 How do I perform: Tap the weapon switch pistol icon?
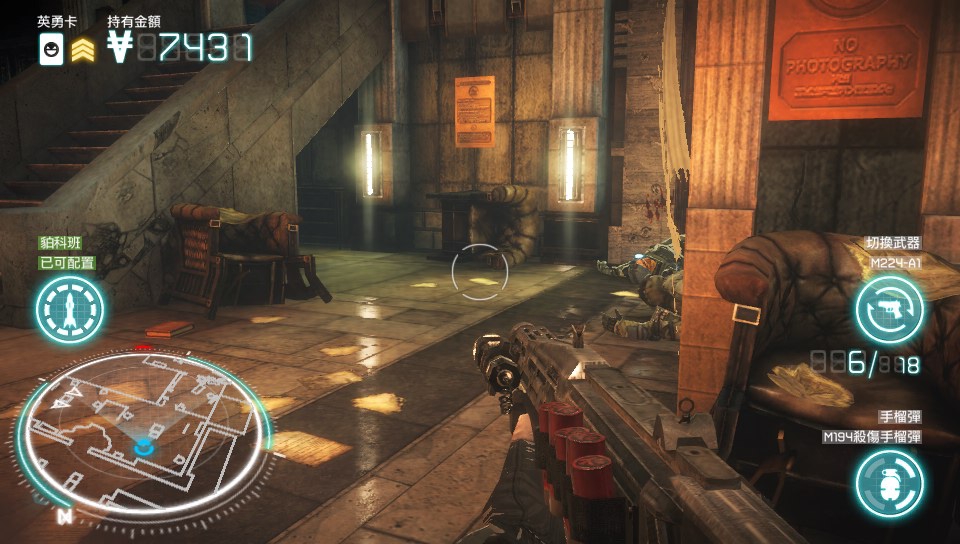click(889, 309)
